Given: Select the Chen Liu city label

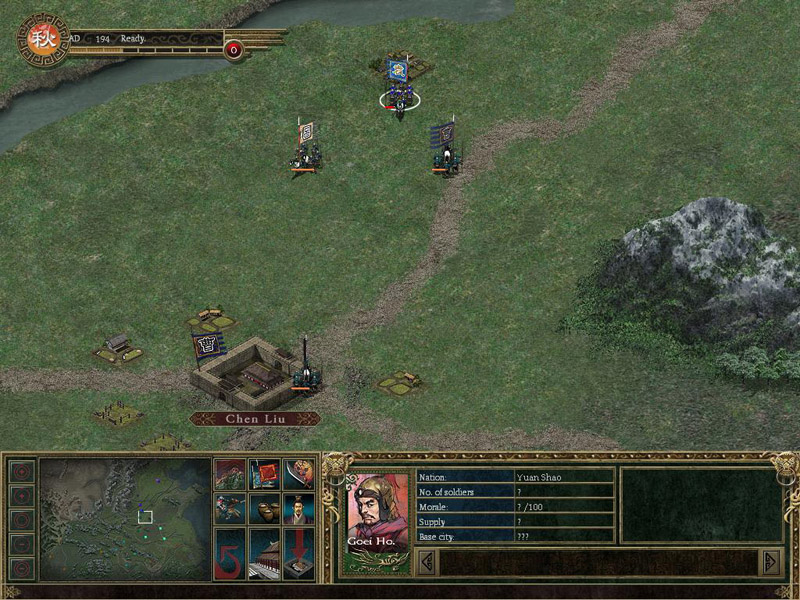Looking at the screenshot, I should tap(255, 419).
